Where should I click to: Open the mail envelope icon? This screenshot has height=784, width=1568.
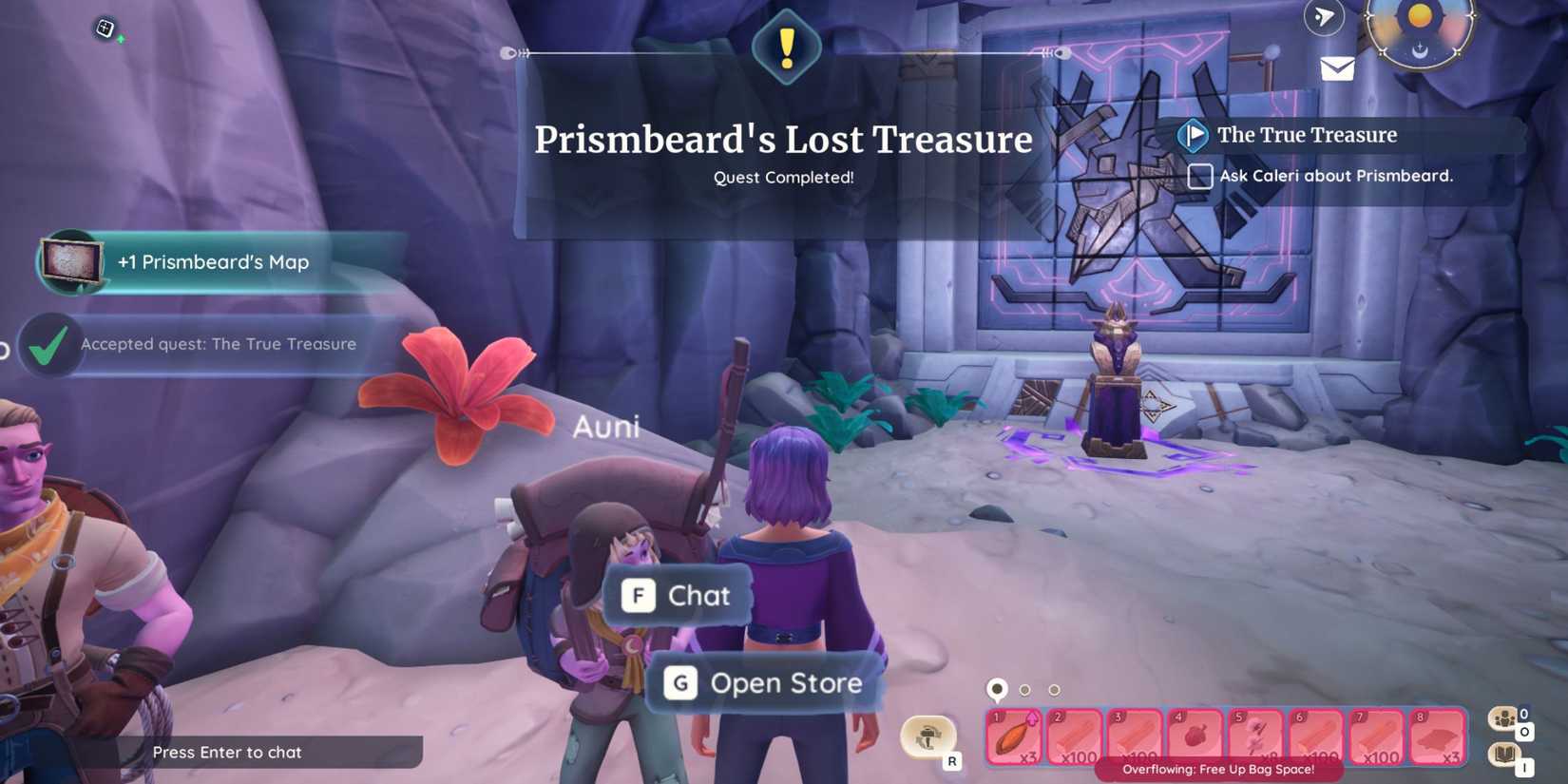pos(1338,67)
